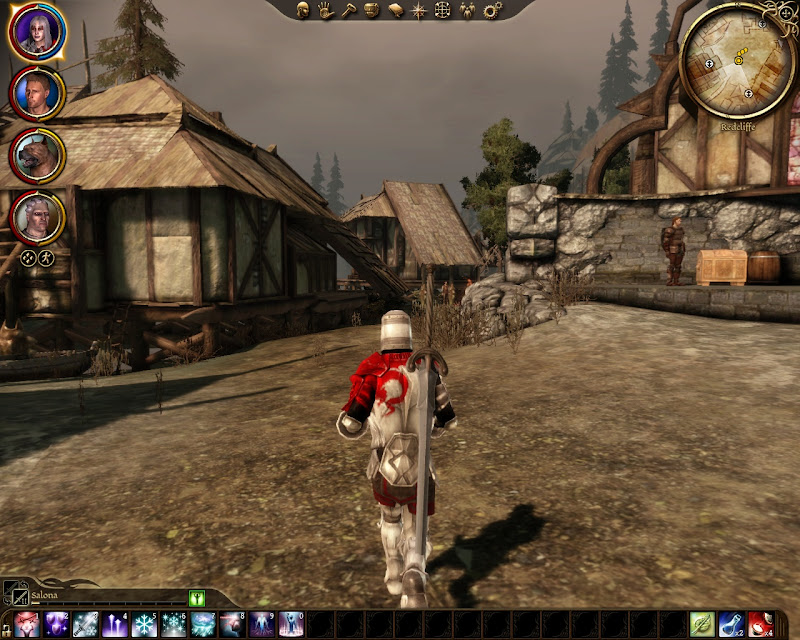Open the character record helmet icon
The width and height of the screenshot is (800, 640).
302,10
